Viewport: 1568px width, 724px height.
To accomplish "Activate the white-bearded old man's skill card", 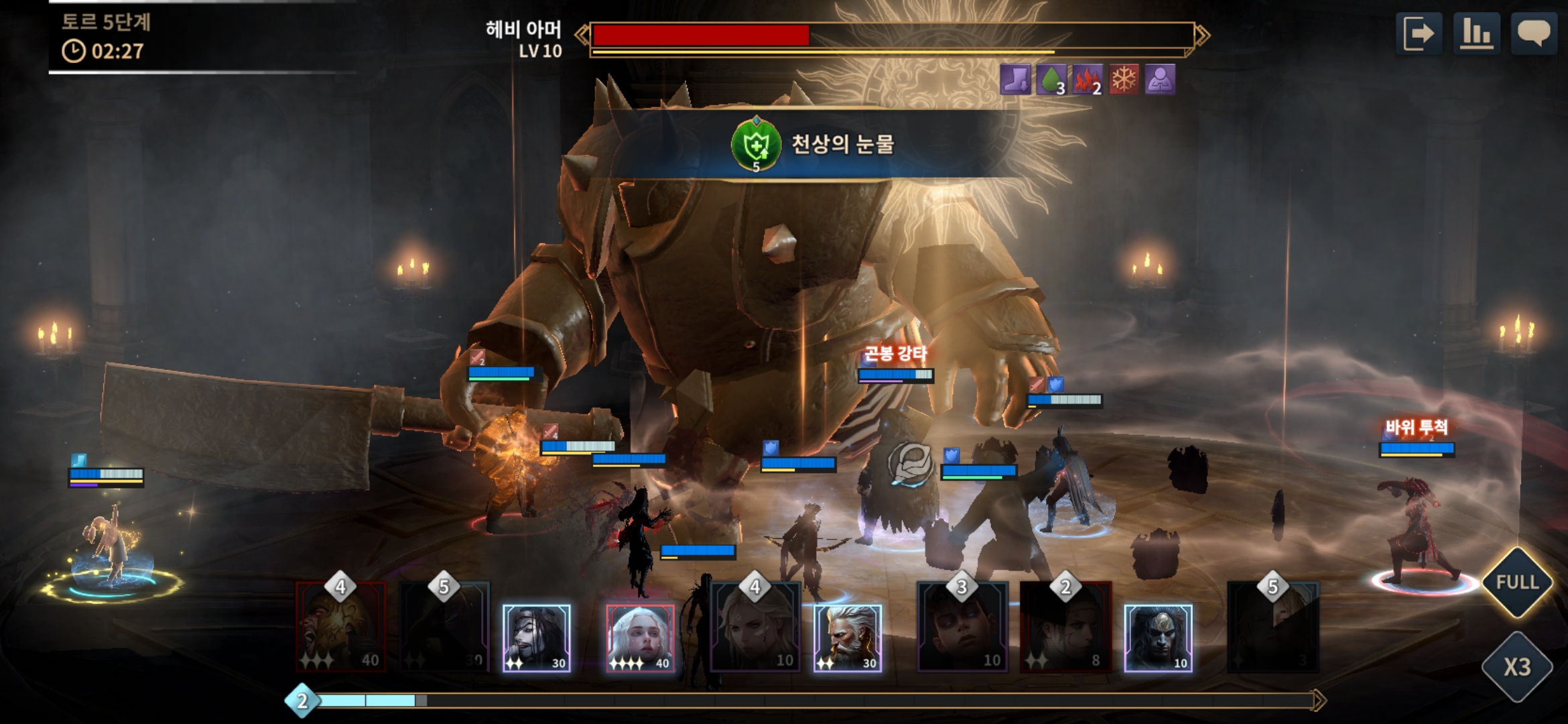I will point(847,638).
